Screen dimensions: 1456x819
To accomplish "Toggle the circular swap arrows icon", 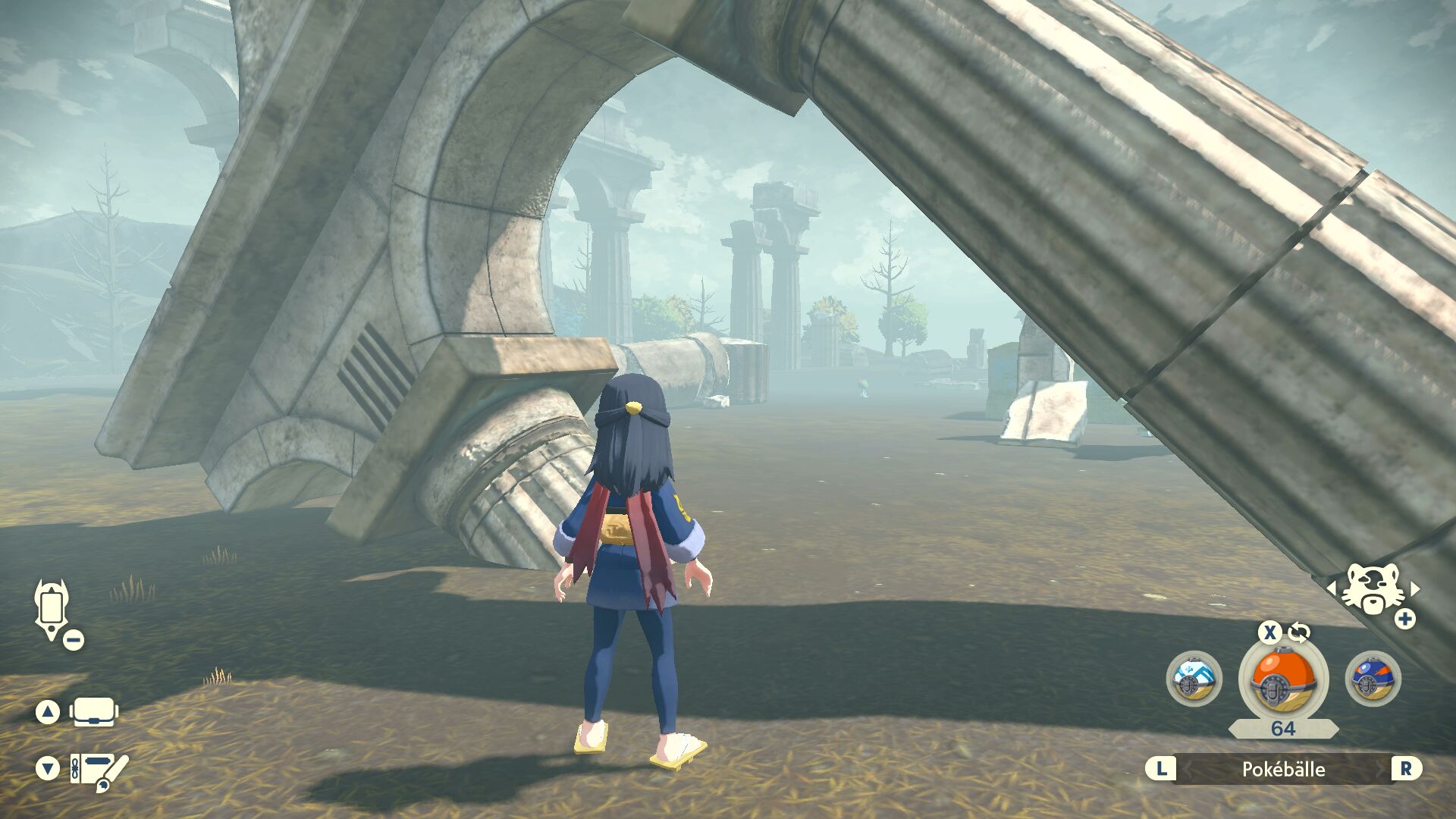I will click(x=1299, y=632).
